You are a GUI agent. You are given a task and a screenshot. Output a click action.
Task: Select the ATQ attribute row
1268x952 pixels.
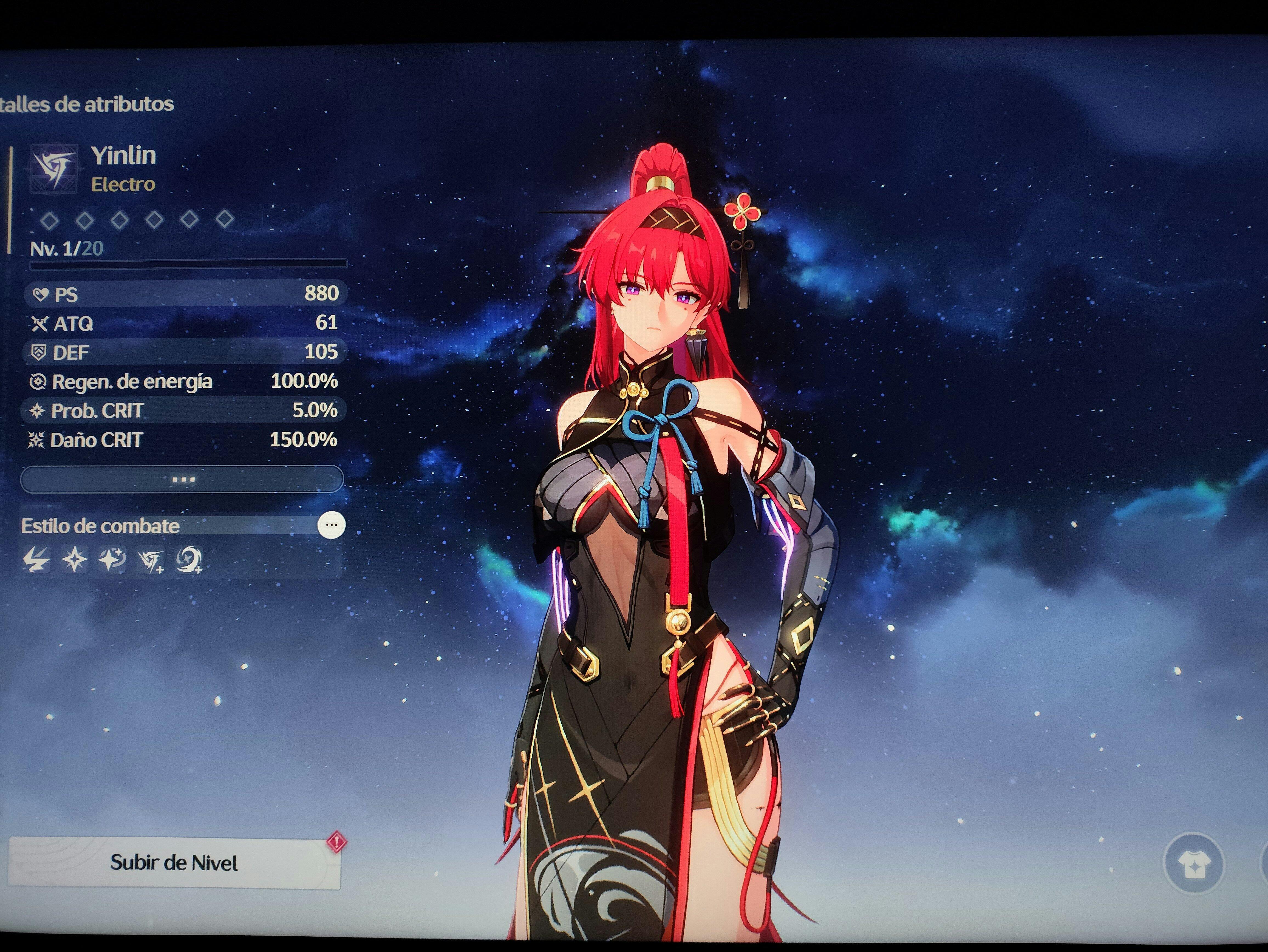(x=185, y=323)
